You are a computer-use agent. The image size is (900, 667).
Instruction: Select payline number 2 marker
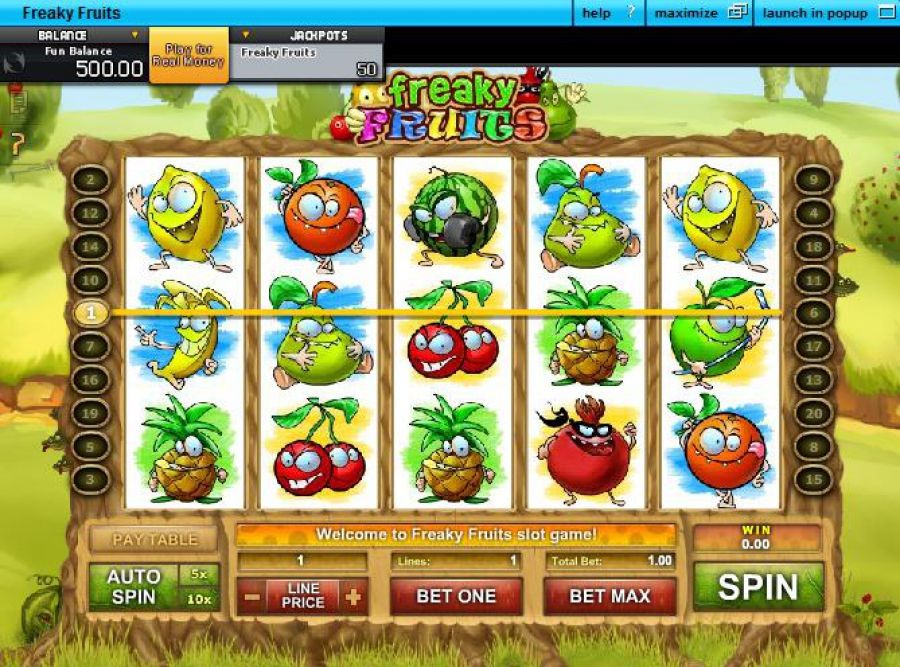pyautogui.click(x=91, y=180)
